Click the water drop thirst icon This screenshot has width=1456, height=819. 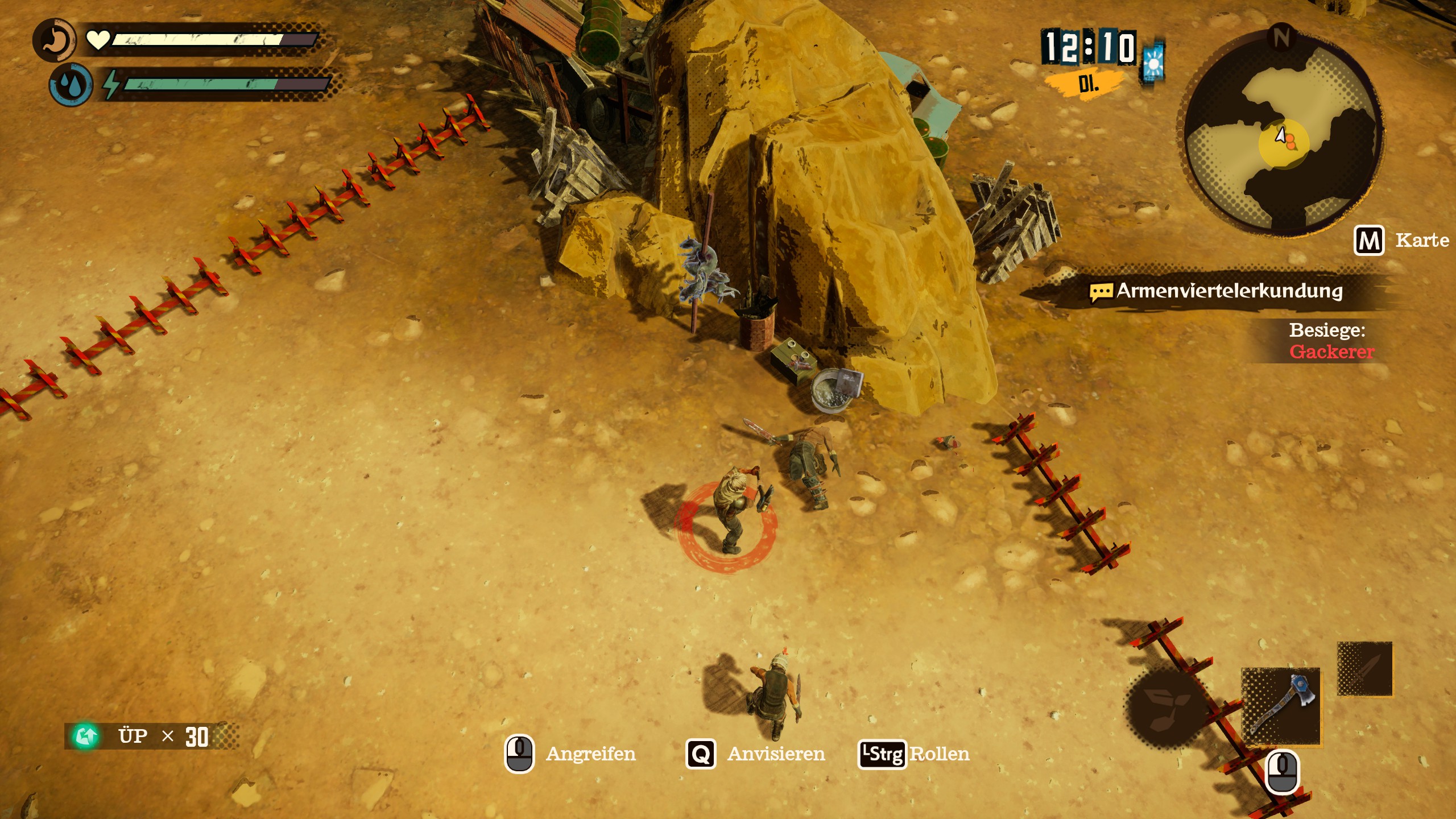[x=71, y=85]
